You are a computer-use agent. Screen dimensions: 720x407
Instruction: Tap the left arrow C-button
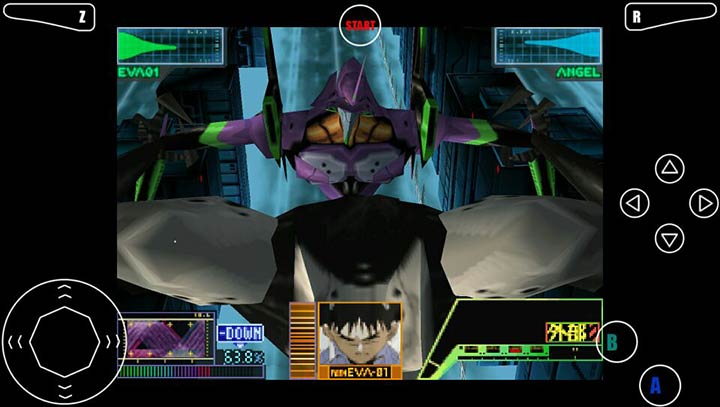634,204
